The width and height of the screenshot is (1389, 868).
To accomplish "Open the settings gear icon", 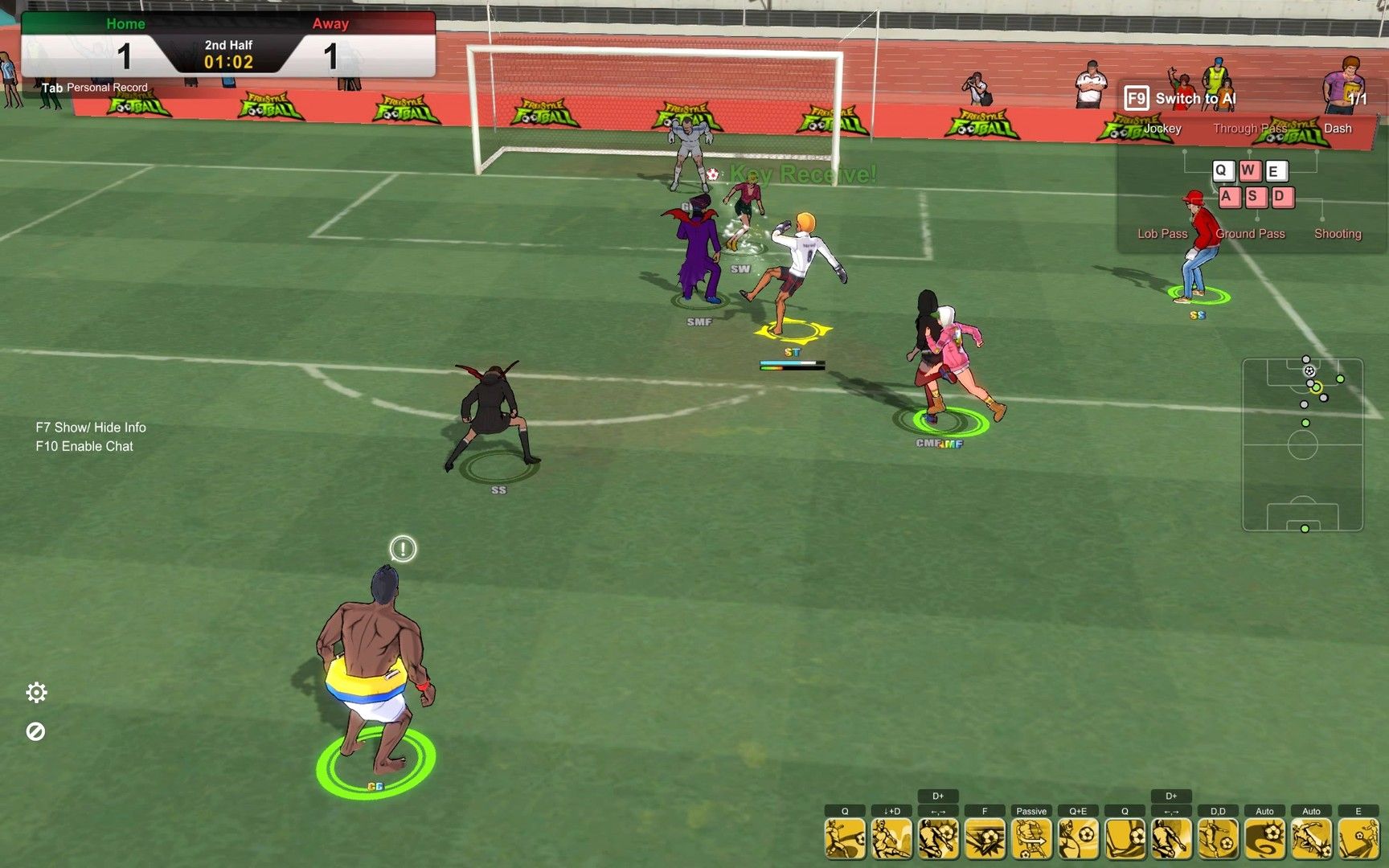I will pyautogui.click(x=38, y=692).
